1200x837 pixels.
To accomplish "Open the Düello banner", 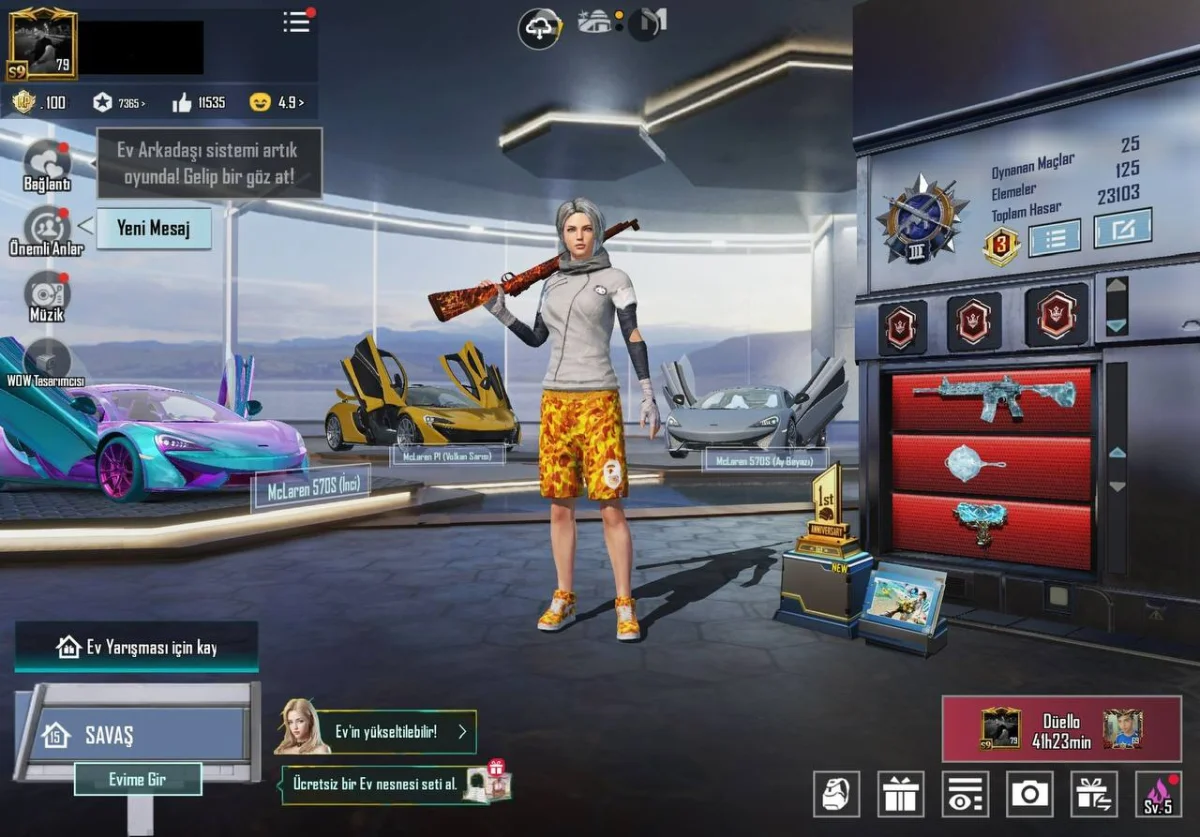I will click(x=1061, y=729).
